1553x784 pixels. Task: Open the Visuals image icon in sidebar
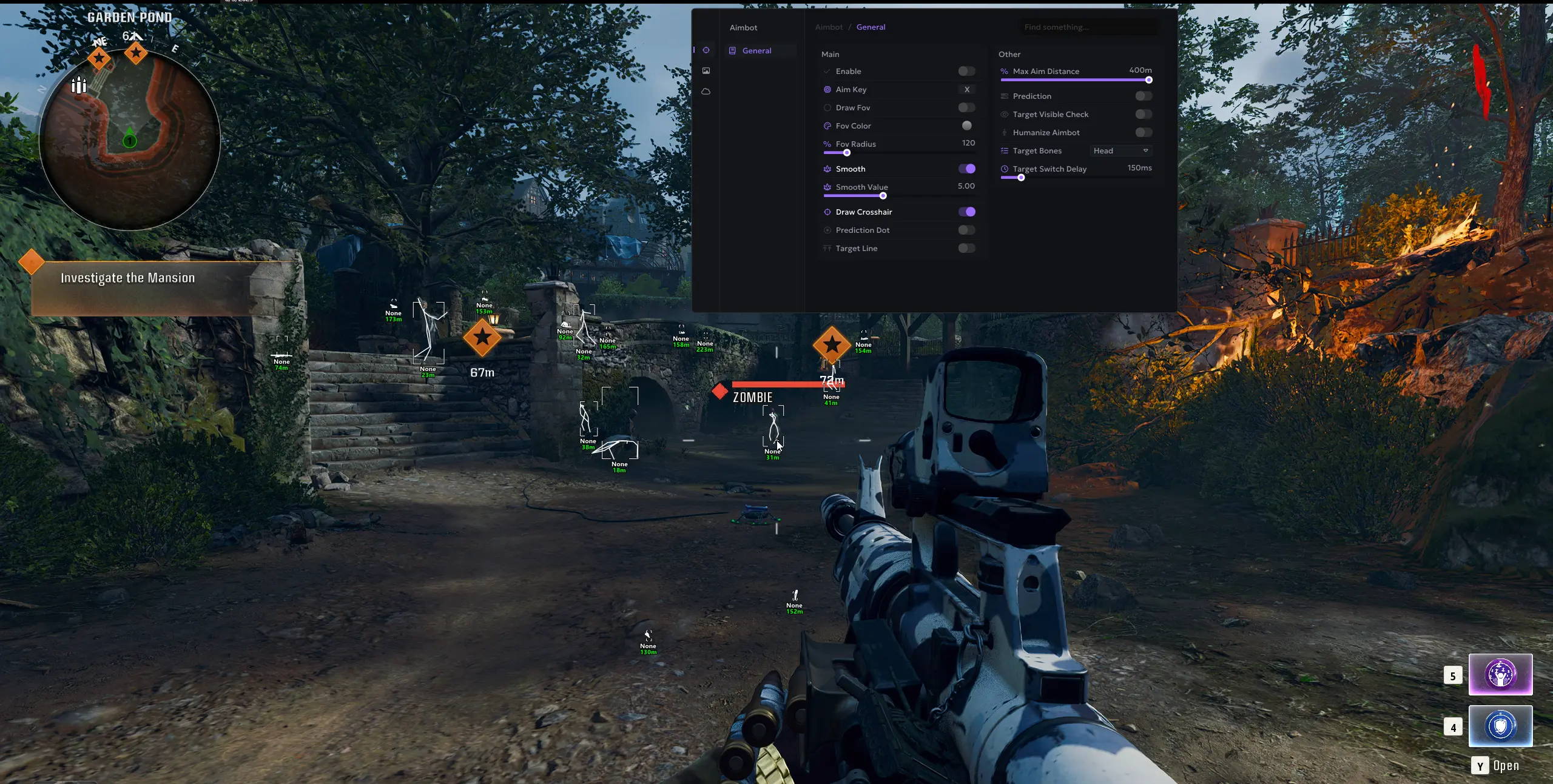706,70
